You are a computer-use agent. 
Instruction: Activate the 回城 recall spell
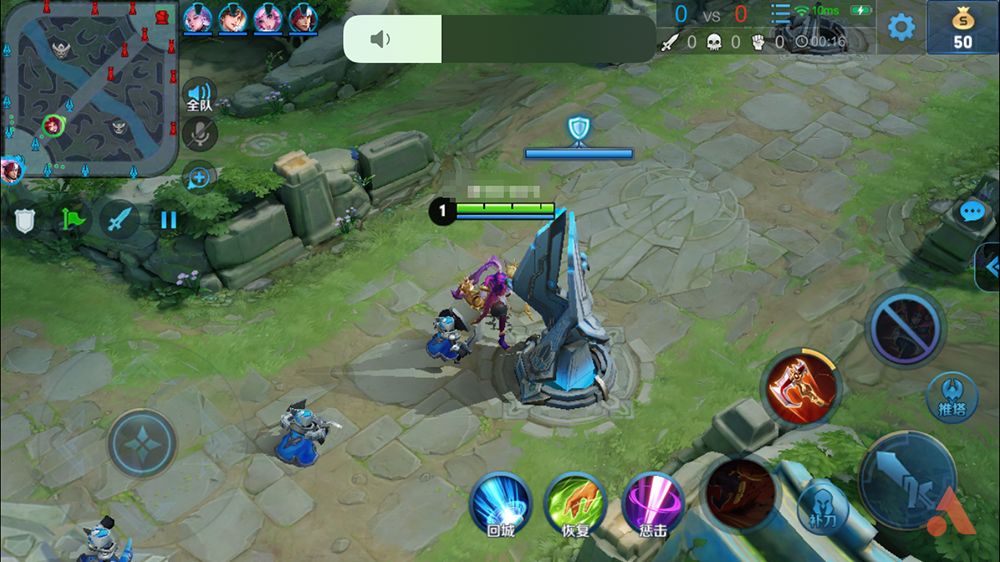500,503
